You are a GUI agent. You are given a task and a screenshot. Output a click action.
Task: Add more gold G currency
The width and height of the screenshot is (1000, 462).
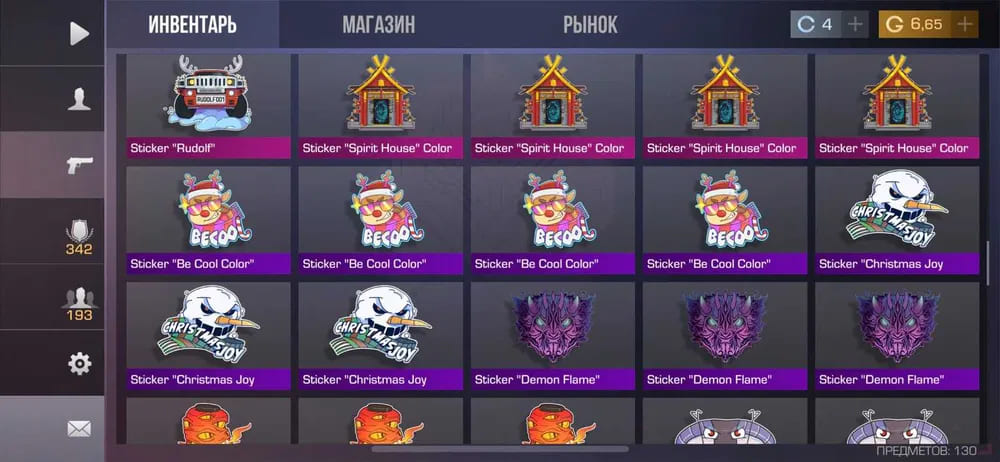pyautogui.click(x=964, y=24)
